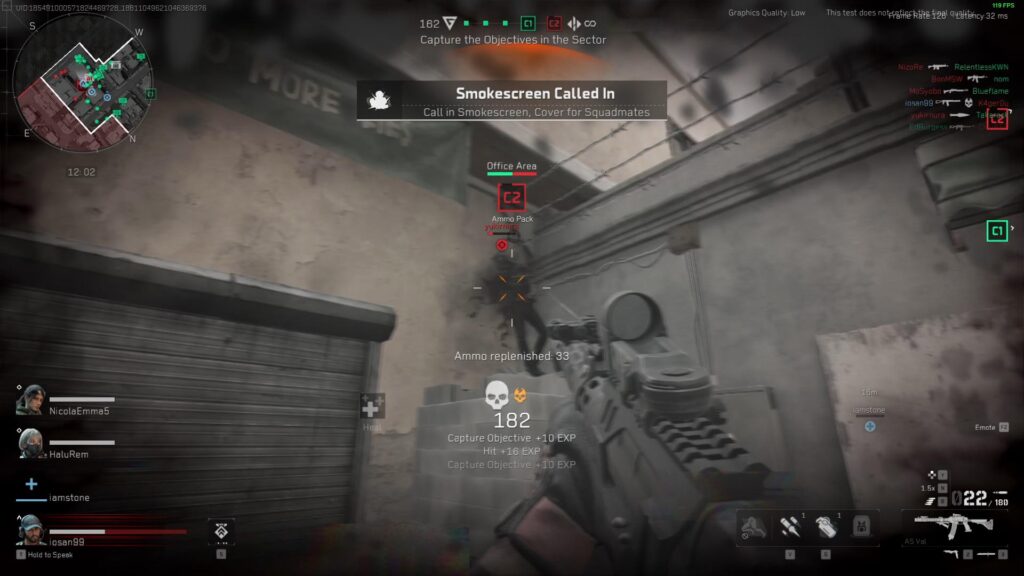Activate the smoke tactical ability icon
This screenshot has height=576, width=1024.
pos(753,527)
